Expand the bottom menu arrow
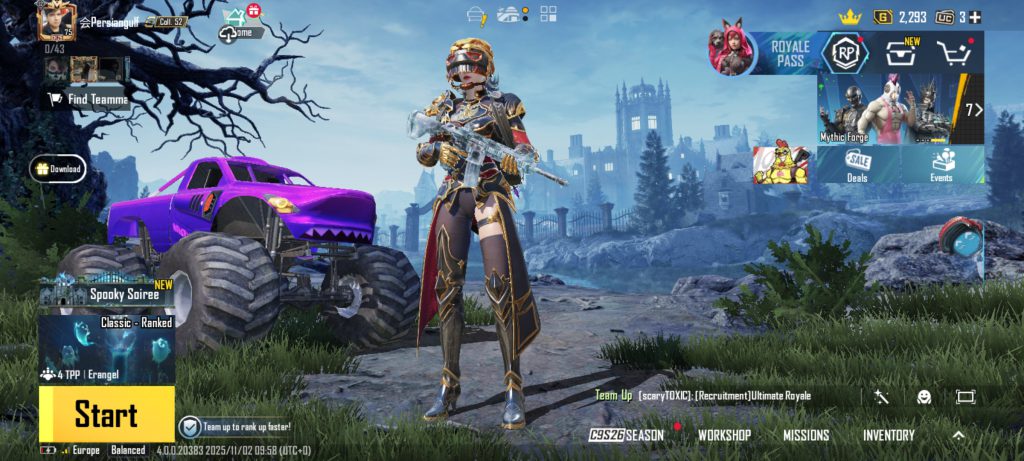The width and height of the screenshot is (1024, 461). tap(958, 435)
